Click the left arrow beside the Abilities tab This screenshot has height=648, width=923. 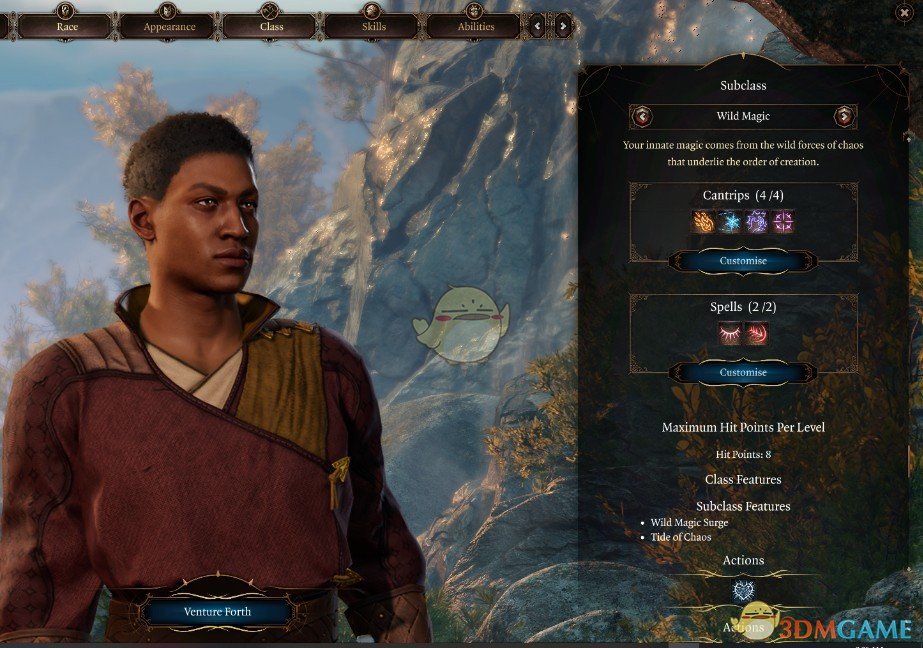click(538, 25)
